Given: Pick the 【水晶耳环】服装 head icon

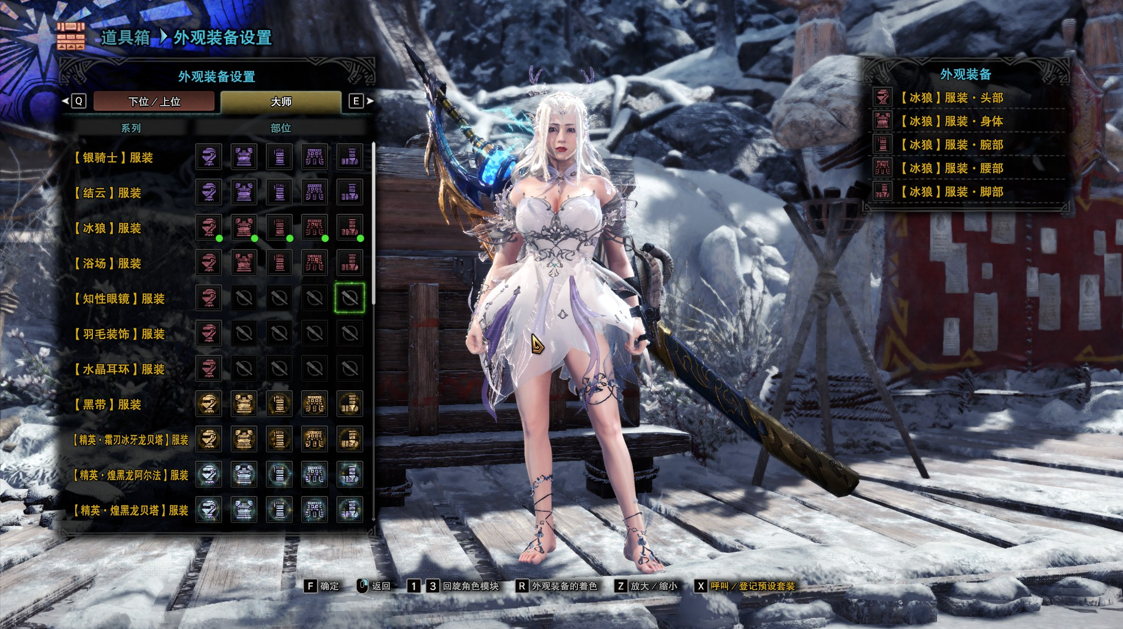Looking at the screenshot, I should pos(209,369).
